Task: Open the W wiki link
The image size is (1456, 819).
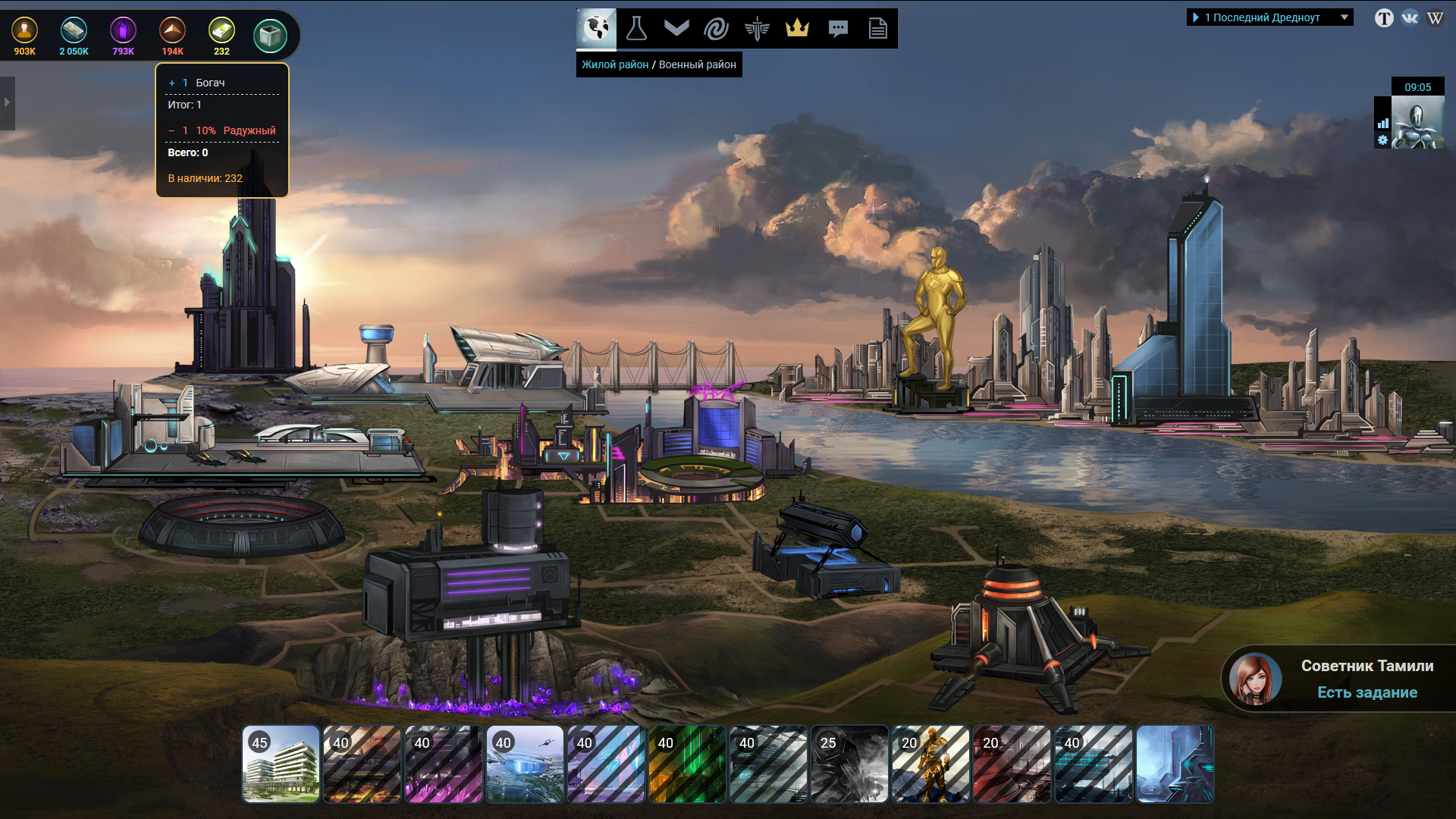Action: coord(1435,17)
